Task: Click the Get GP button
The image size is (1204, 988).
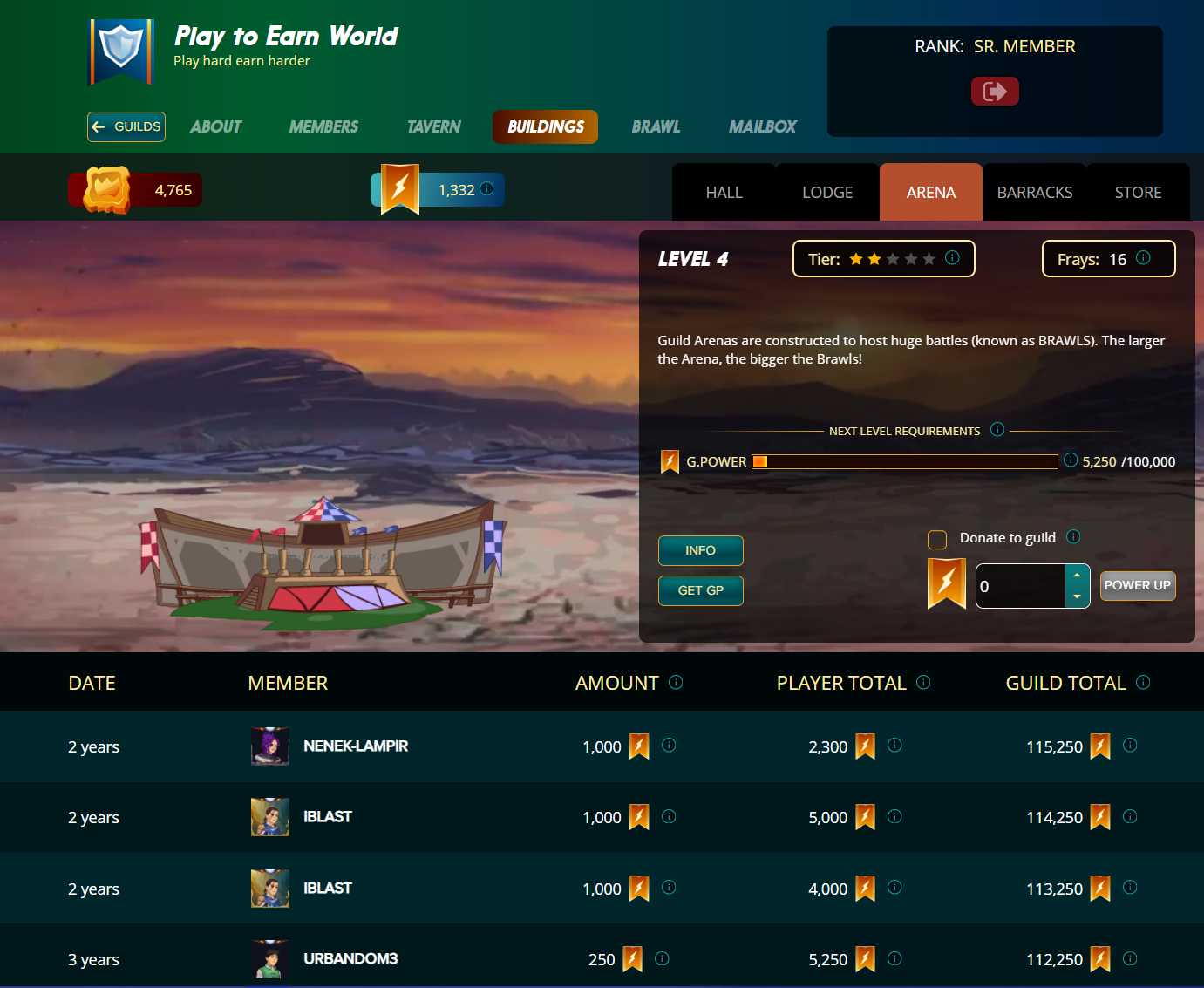Action: (700, 590)
